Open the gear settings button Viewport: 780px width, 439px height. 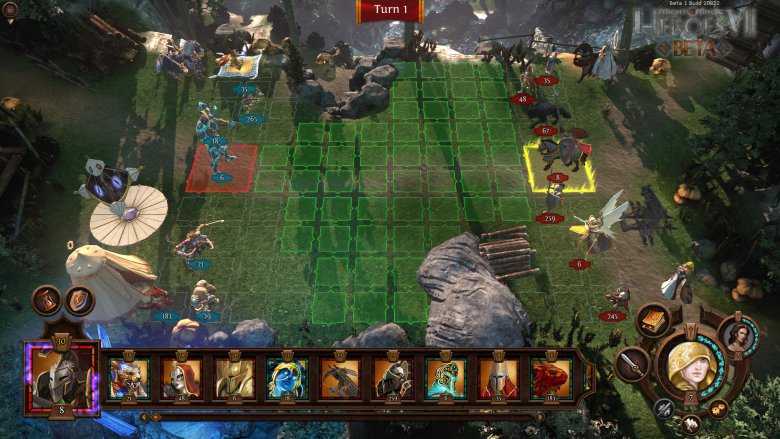717,408
